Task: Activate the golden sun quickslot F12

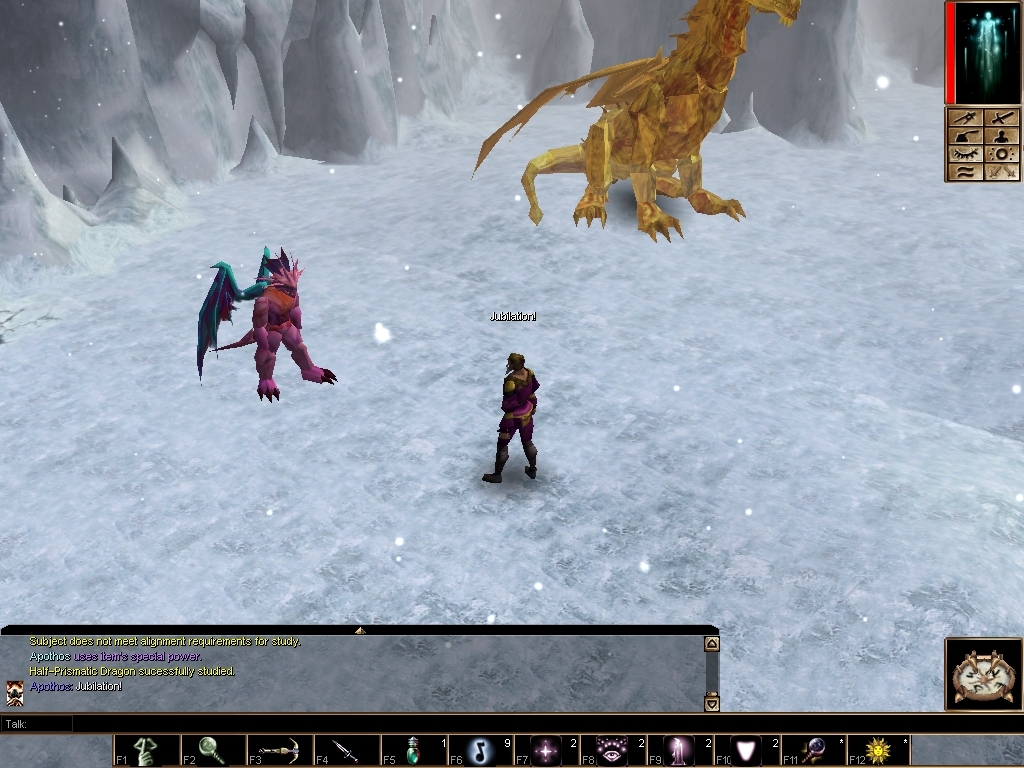Action: point(880,751)
